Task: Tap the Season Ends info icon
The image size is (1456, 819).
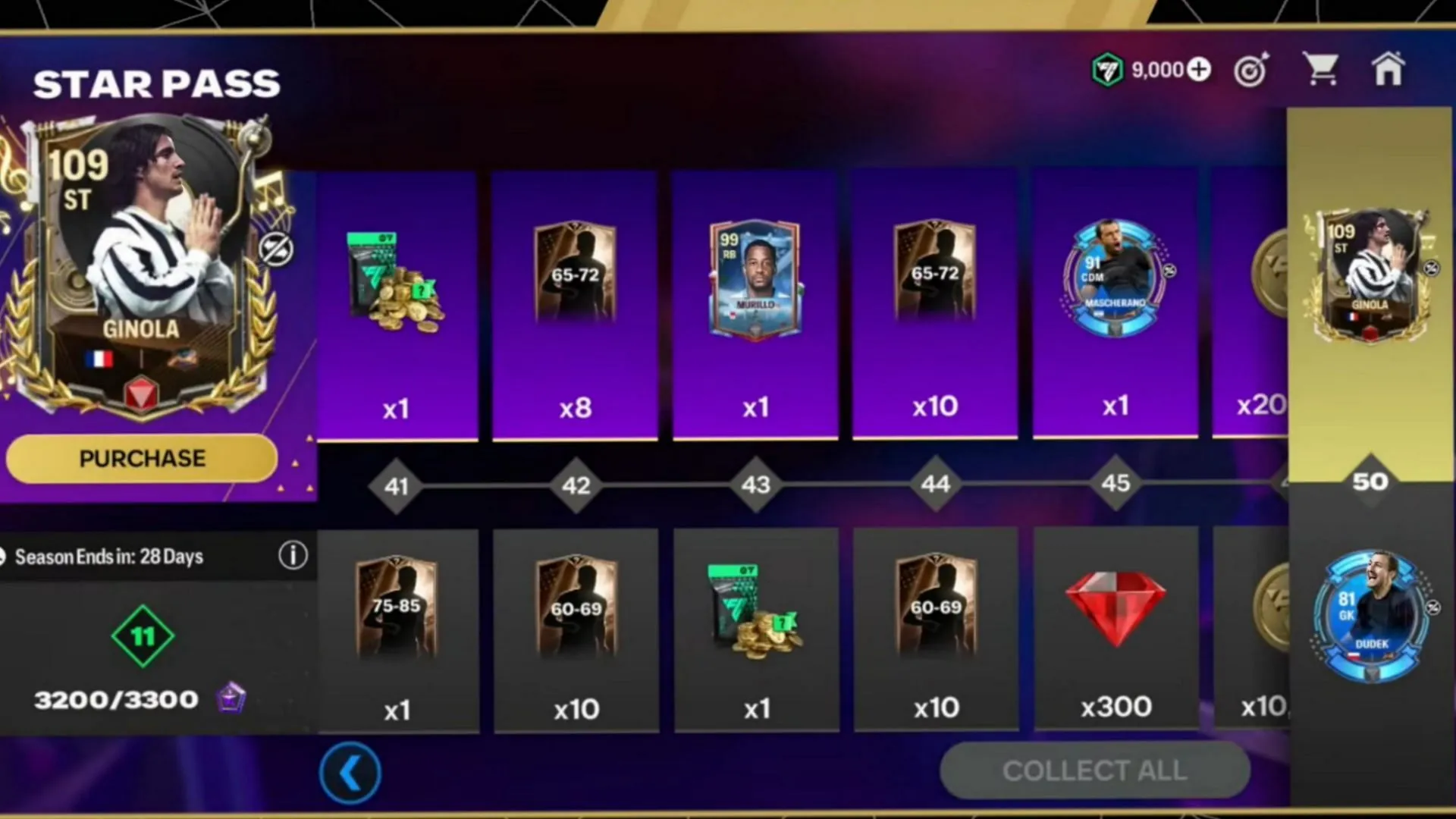Action: (293, 556)
